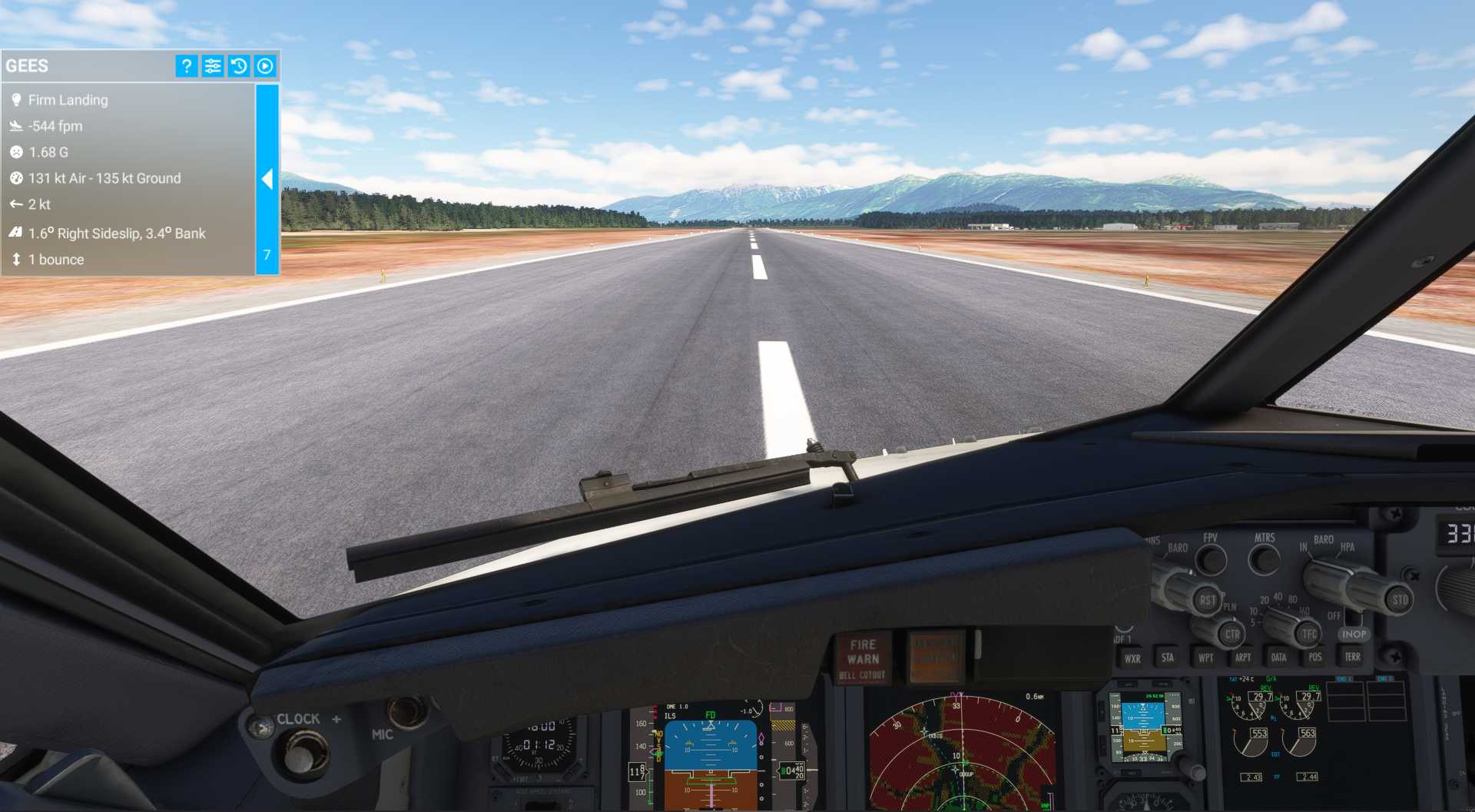Toggle the WPT waypoint map button
The width and height of the screenshot is (1475, 812).
click(1205, 658)
